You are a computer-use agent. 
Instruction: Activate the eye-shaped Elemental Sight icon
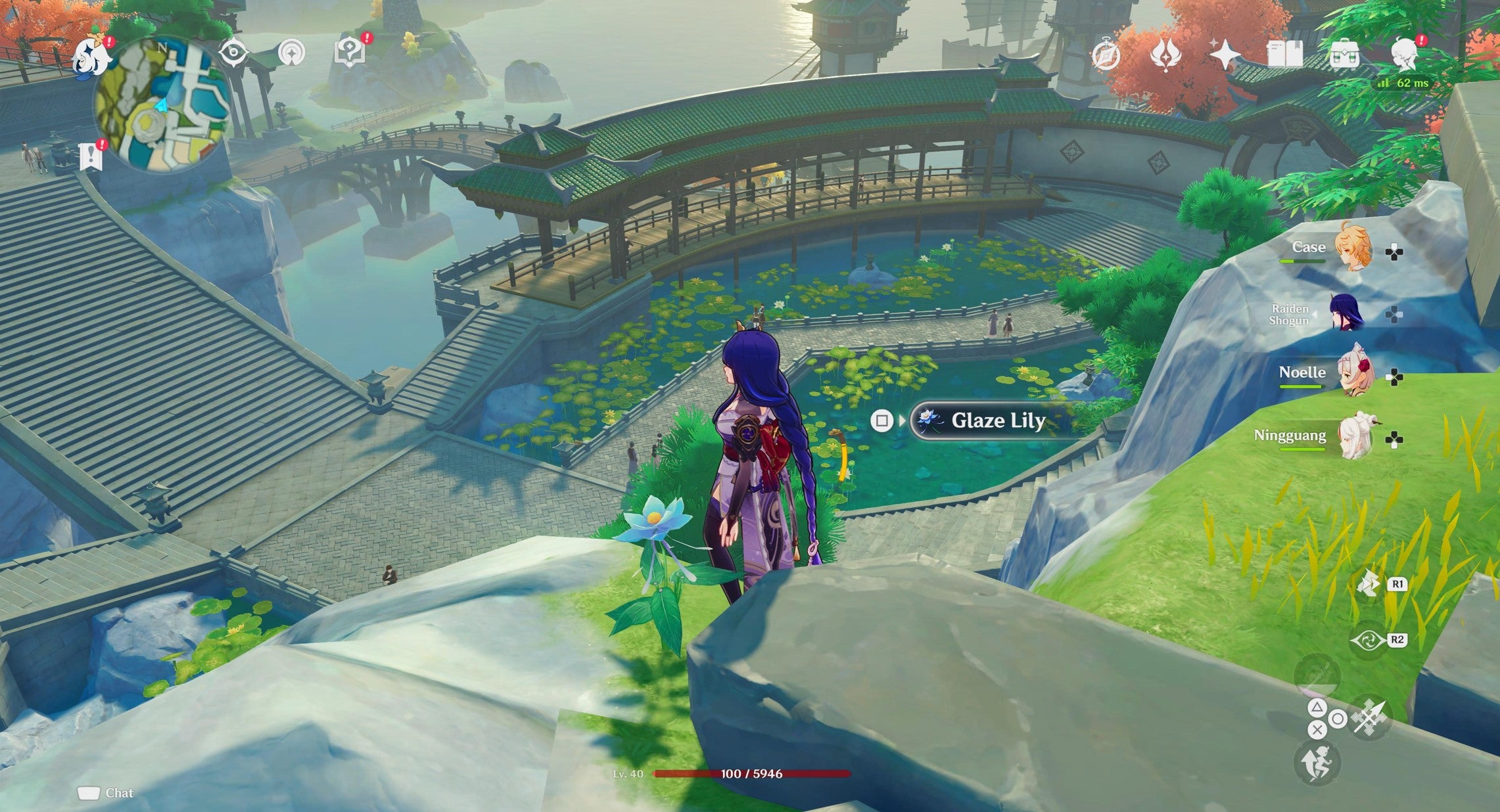tap(233, 53)
